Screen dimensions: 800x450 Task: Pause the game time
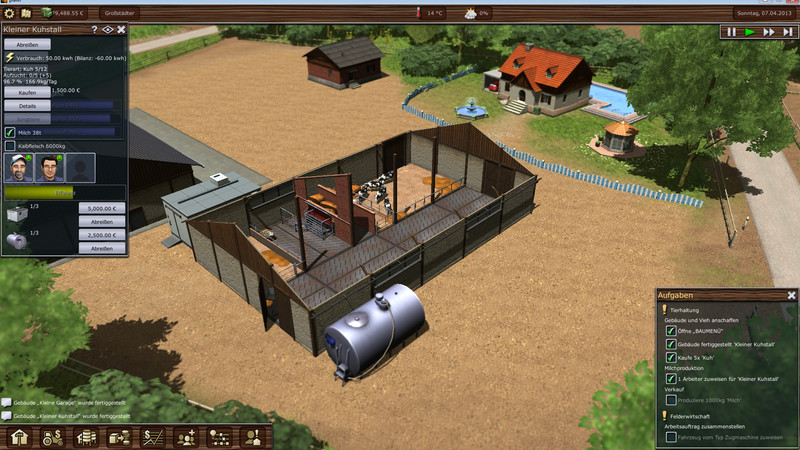pos(731,32)
